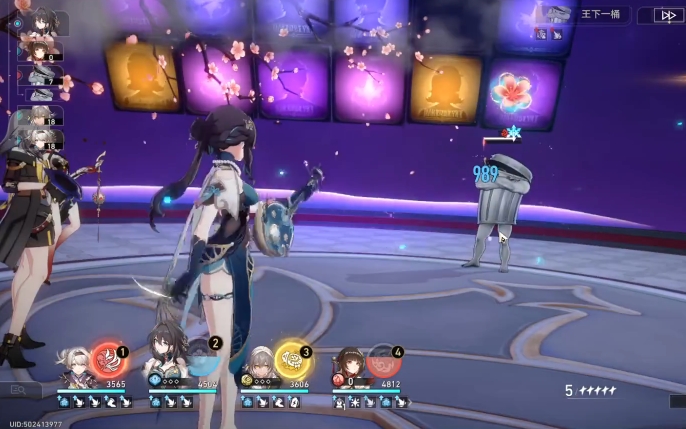Activate the red ultimate of character 1
This screenshot has width=686, height=429.
pyautogui.click(x=108, y=358)
